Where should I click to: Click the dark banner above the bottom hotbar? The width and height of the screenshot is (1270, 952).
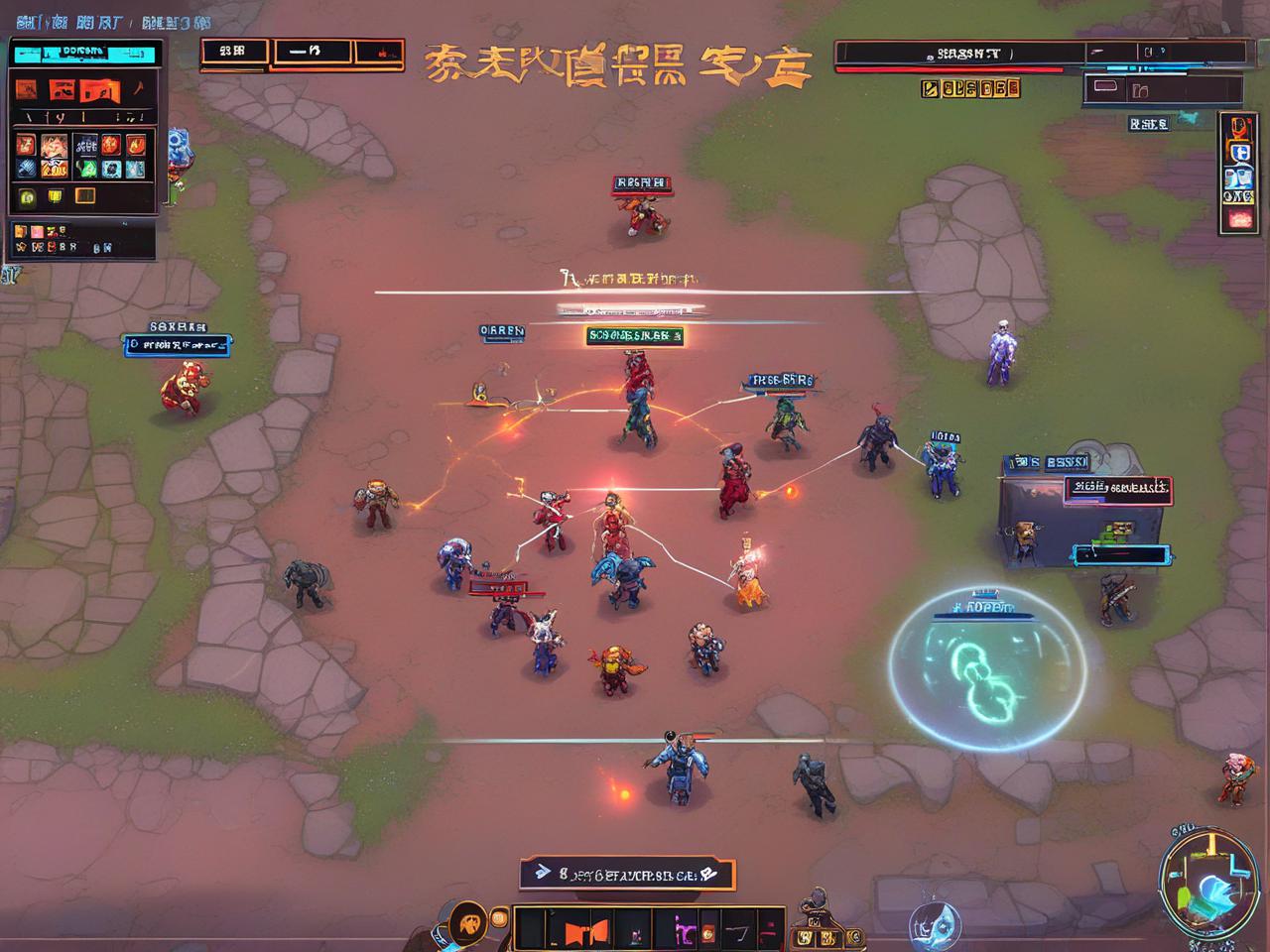click(627, 874)
